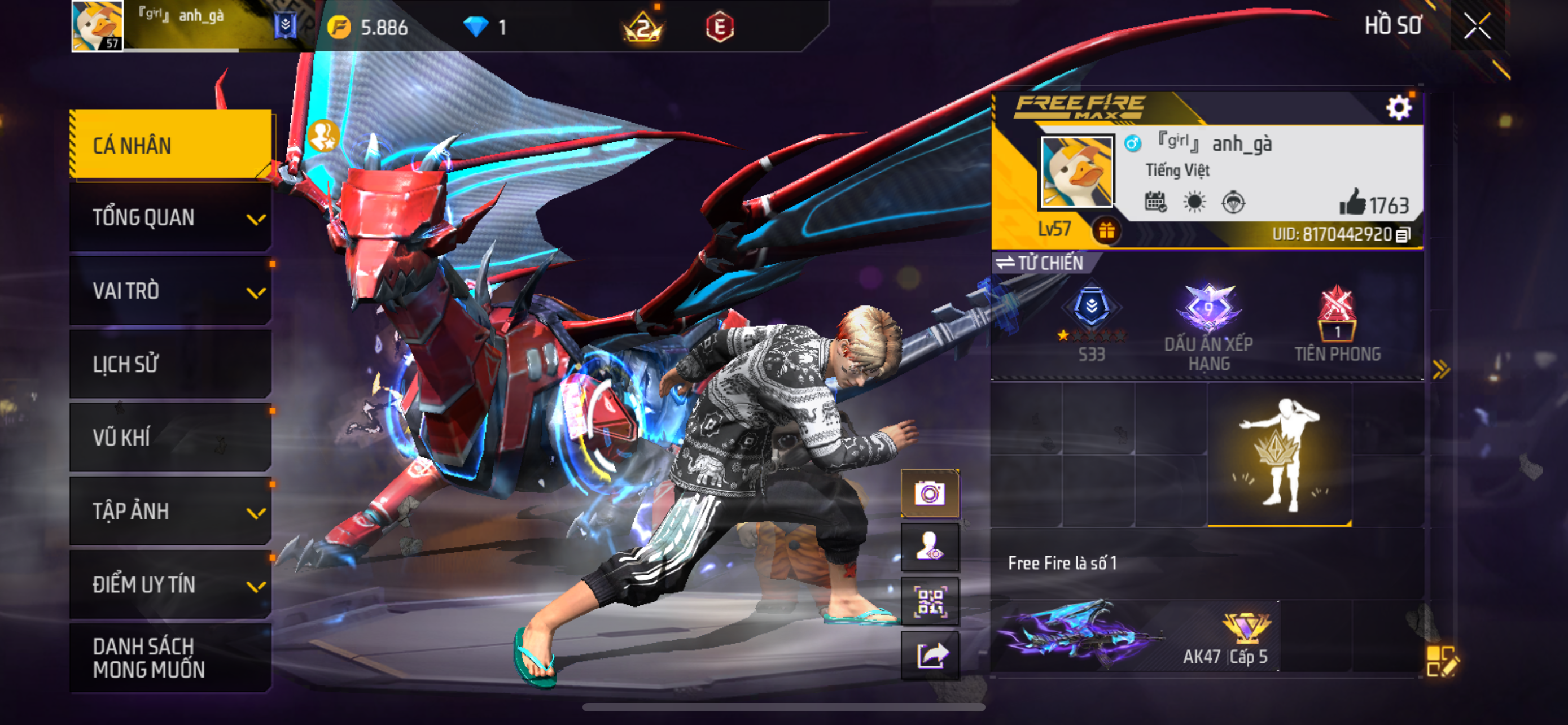1568x725 pixels.
Task: Select the CÁ NHÂN tab
Action: coord(171,145)
